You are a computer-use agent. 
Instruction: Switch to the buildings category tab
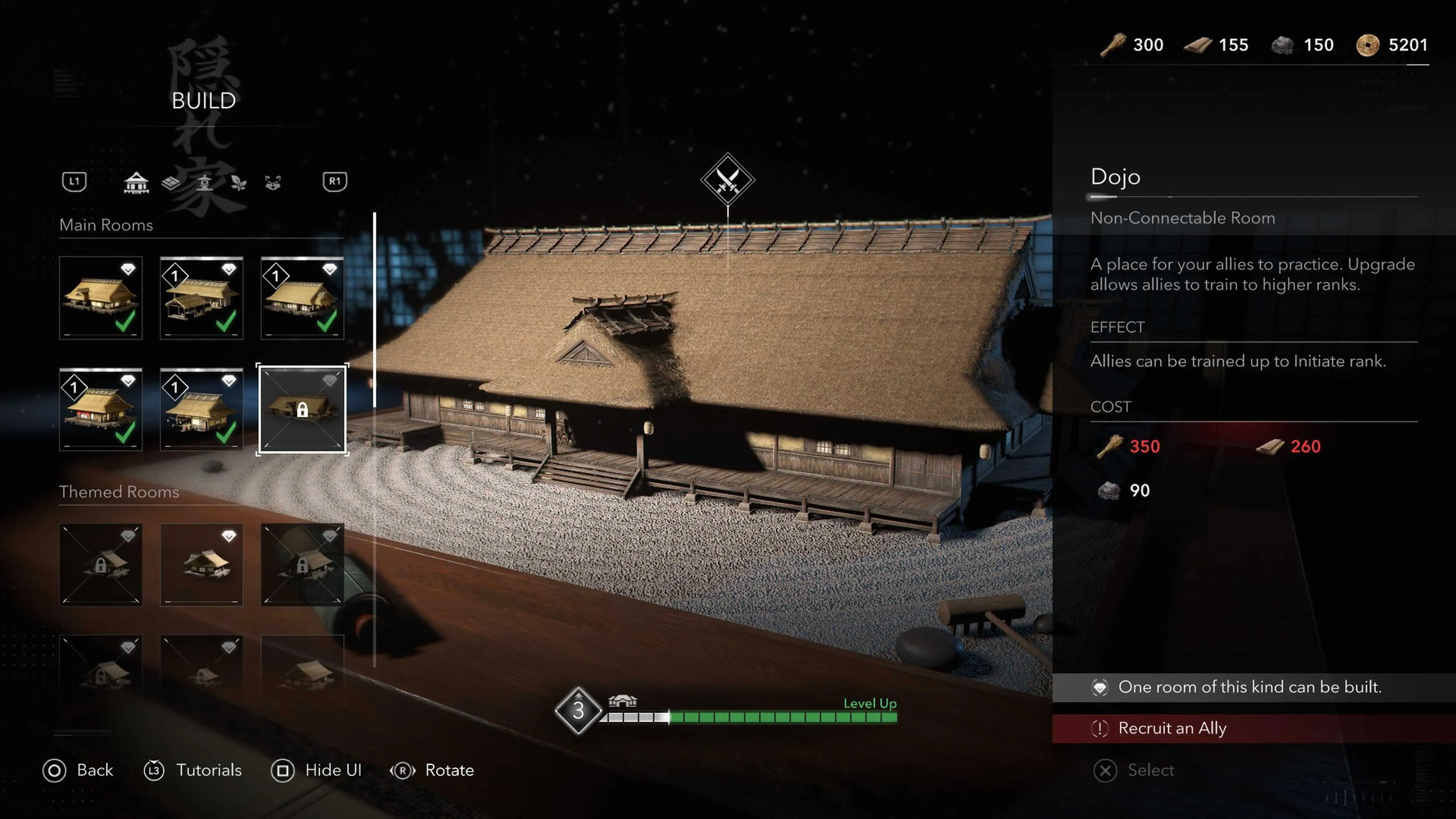[x=136, y=182]
